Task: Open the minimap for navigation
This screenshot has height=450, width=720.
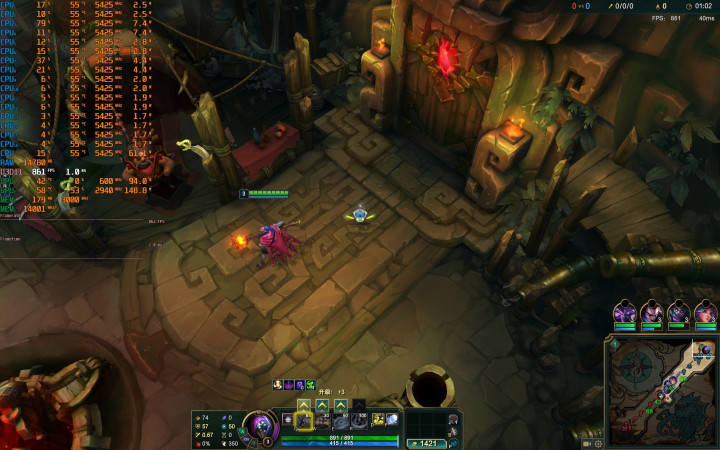Action: pyautogui.click(x=661, y=392)
